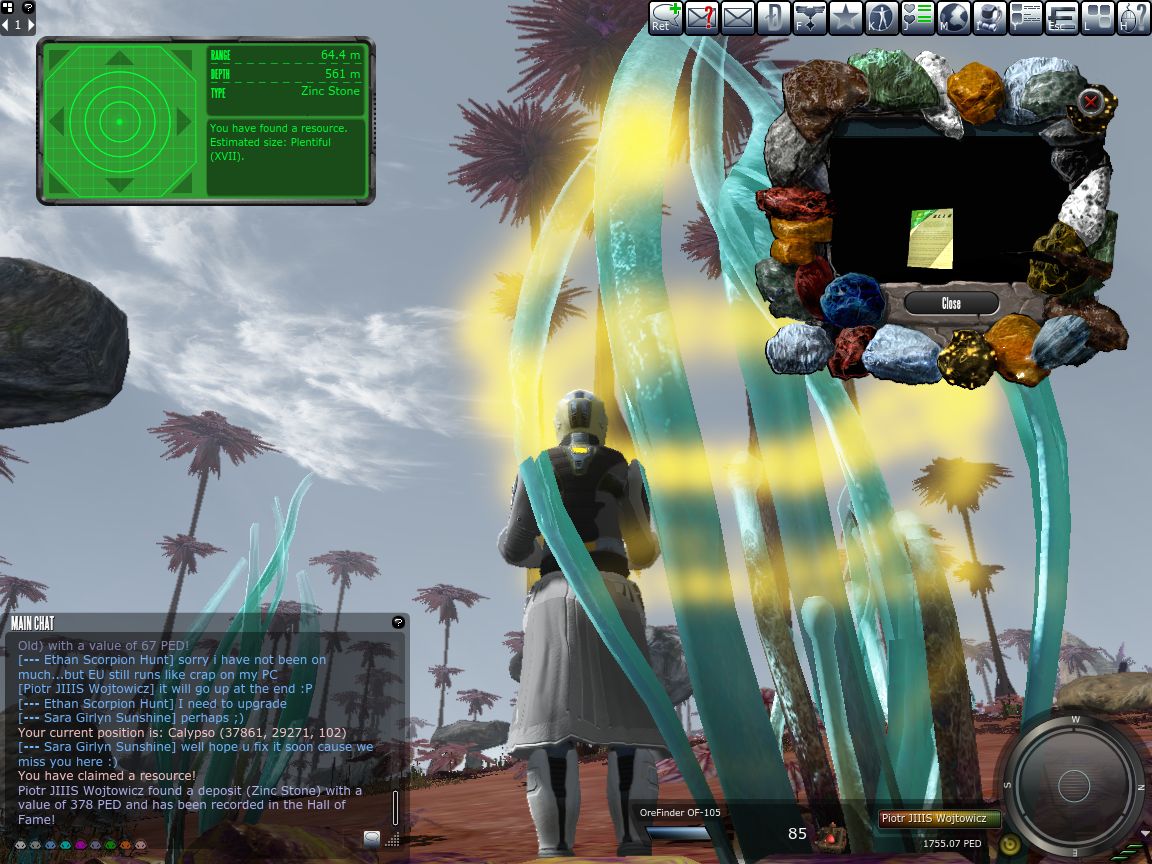Viewport: 1152px width, 864px height.
Task: Open the inventory icon labeled I
Action: pyautogui.click(x=989, y=17)
